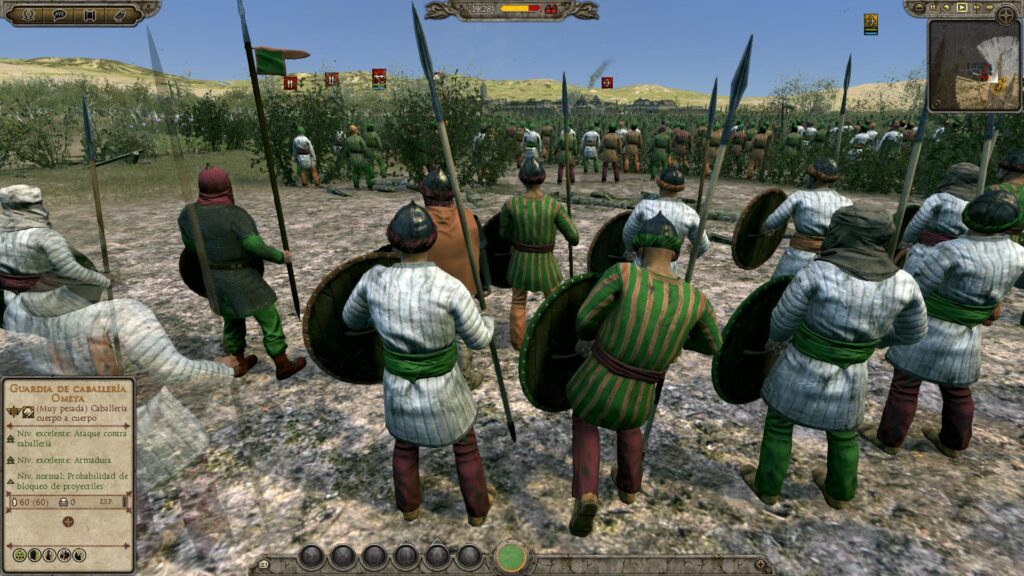
Task: Open the advisor menu icon with the helmet
Action: [x=28, y=15]
